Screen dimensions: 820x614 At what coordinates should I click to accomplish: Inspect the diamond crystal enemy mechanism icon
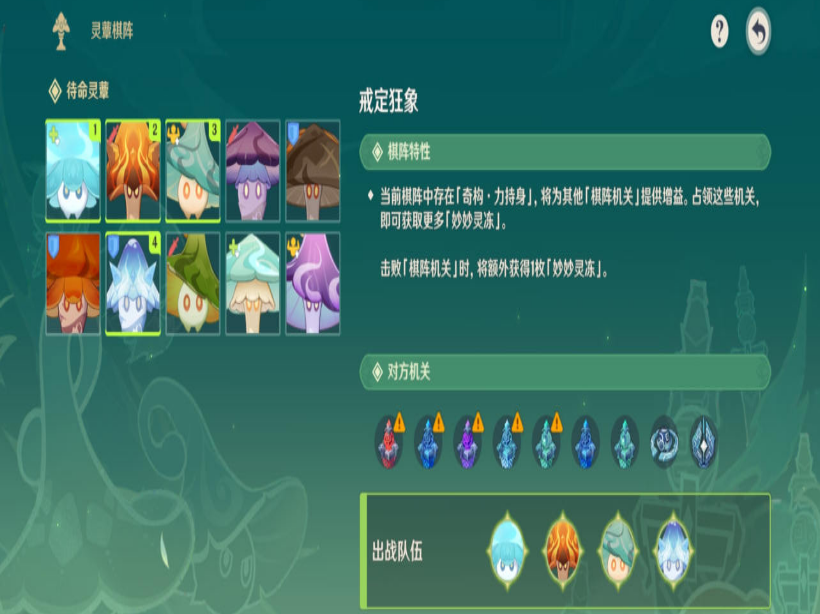(703, 442)
